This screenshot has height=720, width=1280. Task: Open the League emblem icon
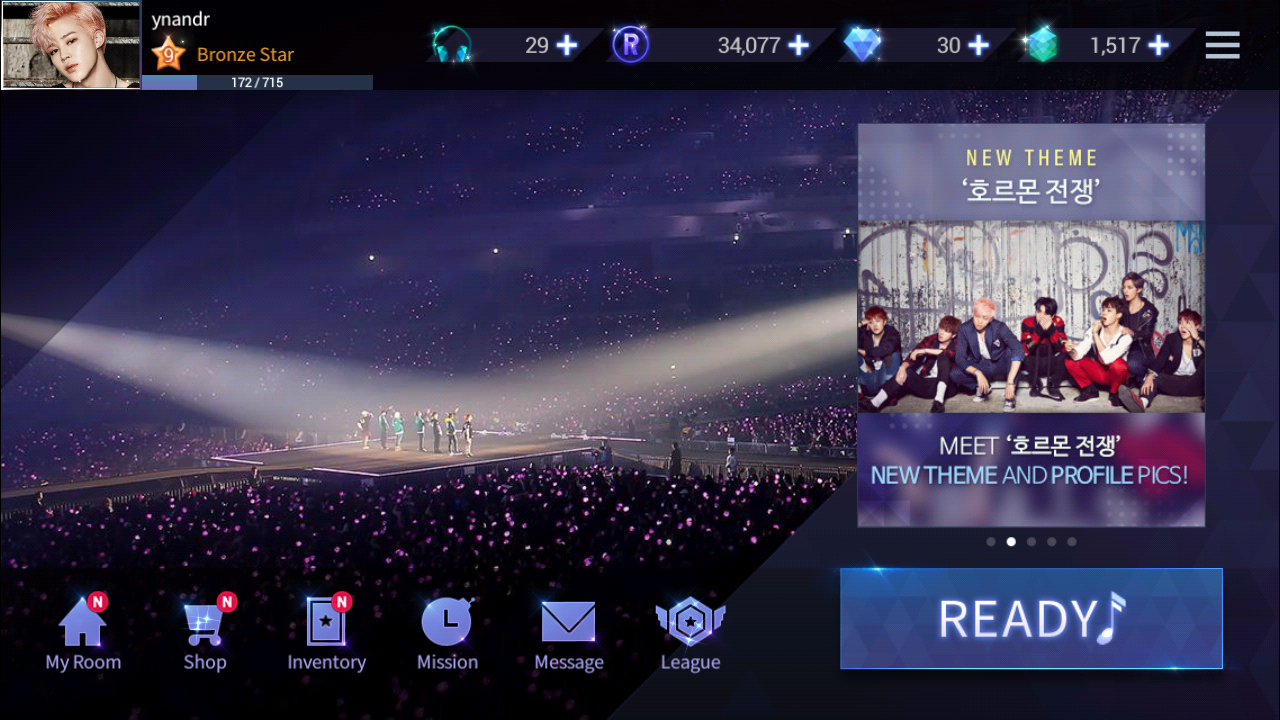click(x=690, y=620)
